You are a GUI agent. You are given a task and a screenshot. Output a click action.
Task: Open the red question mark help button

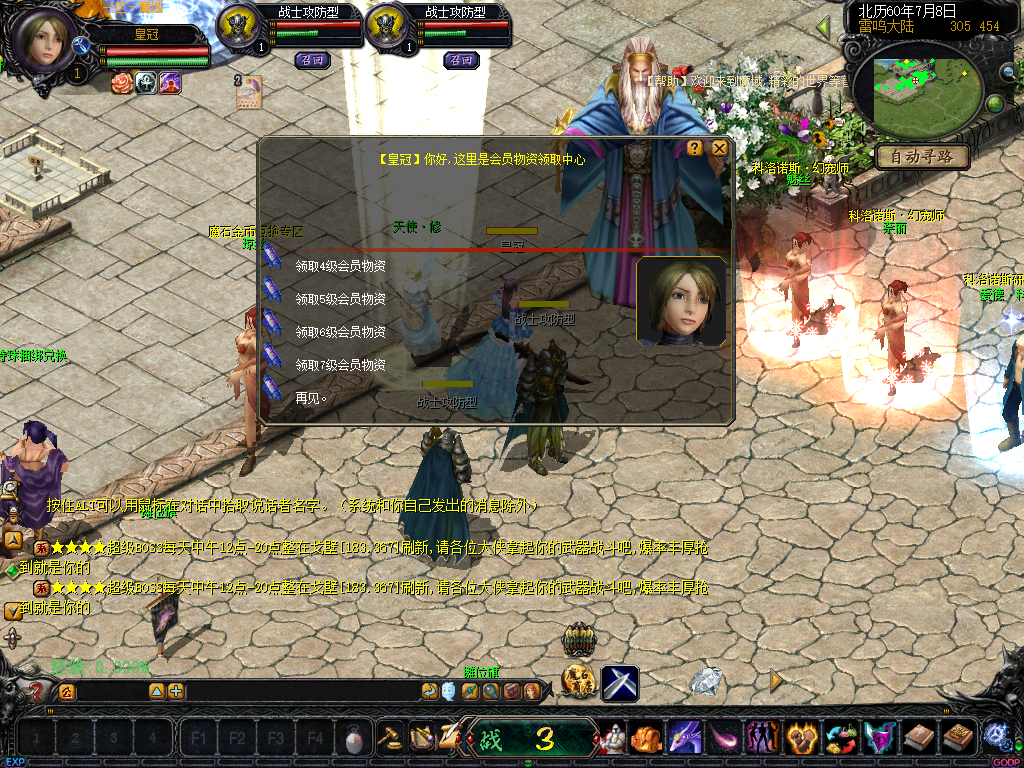tap(37, 691)
